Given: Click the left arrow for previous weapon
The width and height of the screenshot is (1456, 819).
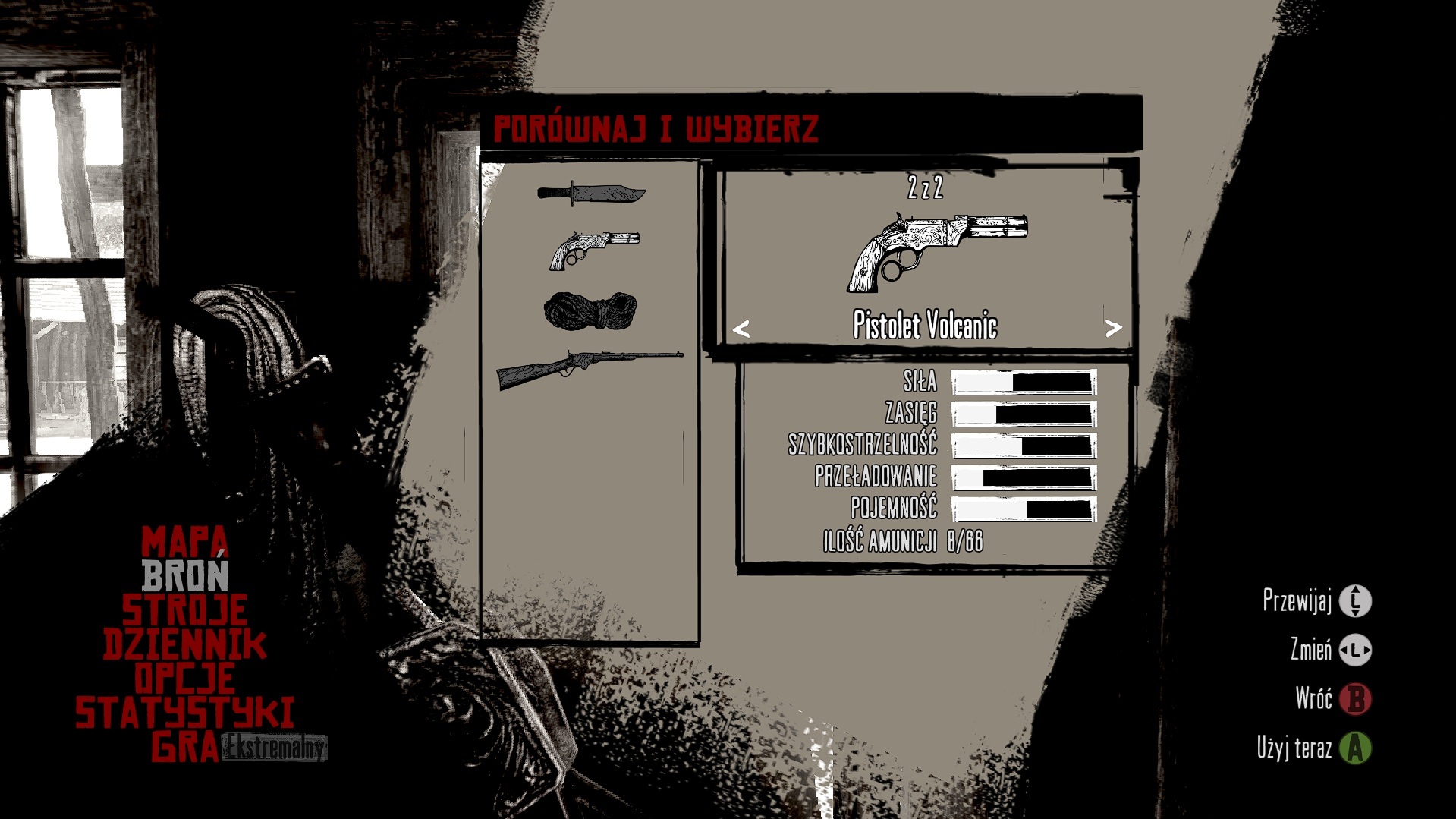Looking at the screenshot, I should pos(741,329).
